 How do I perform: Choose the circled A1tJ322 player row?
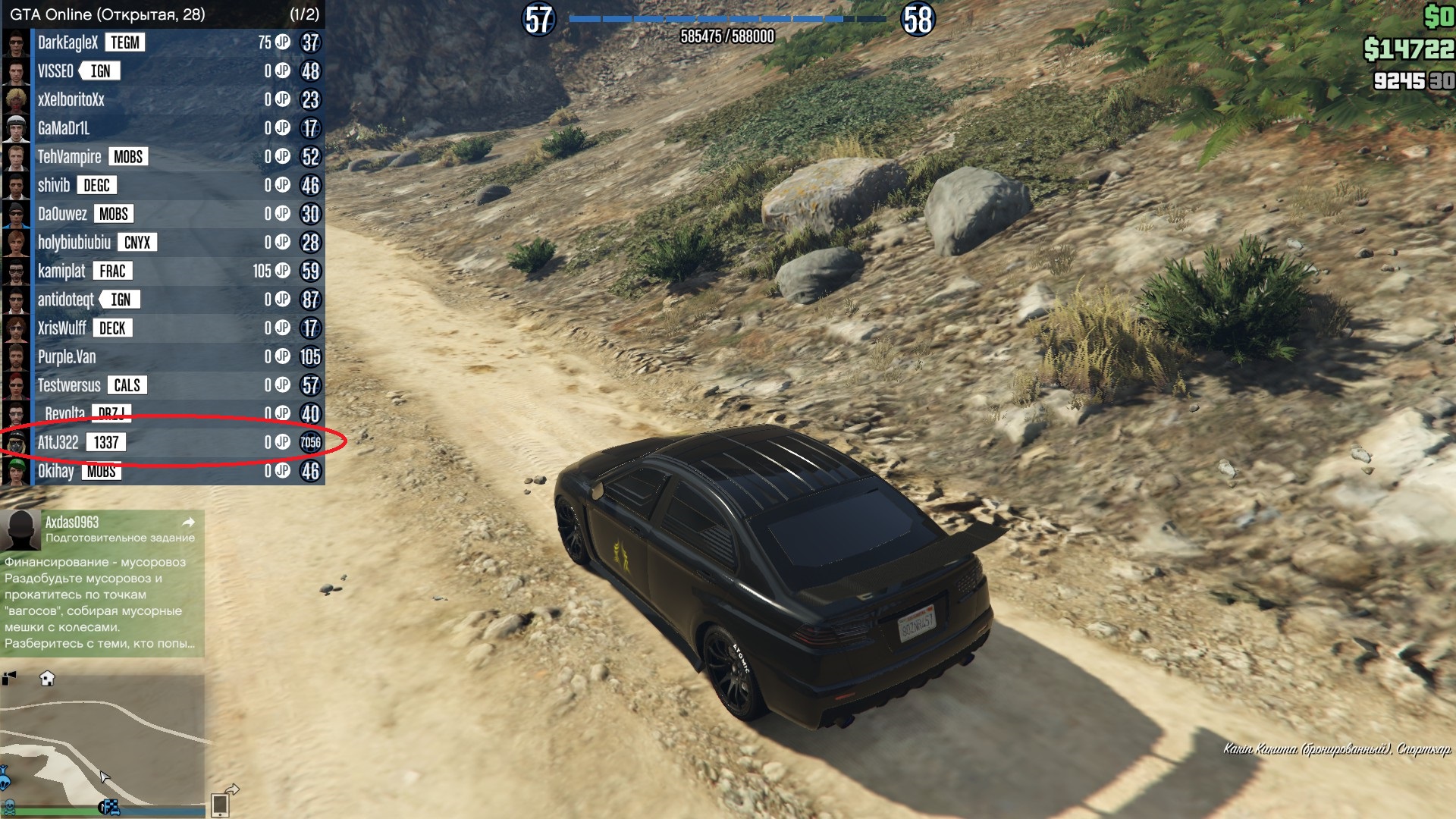point(163,442)
